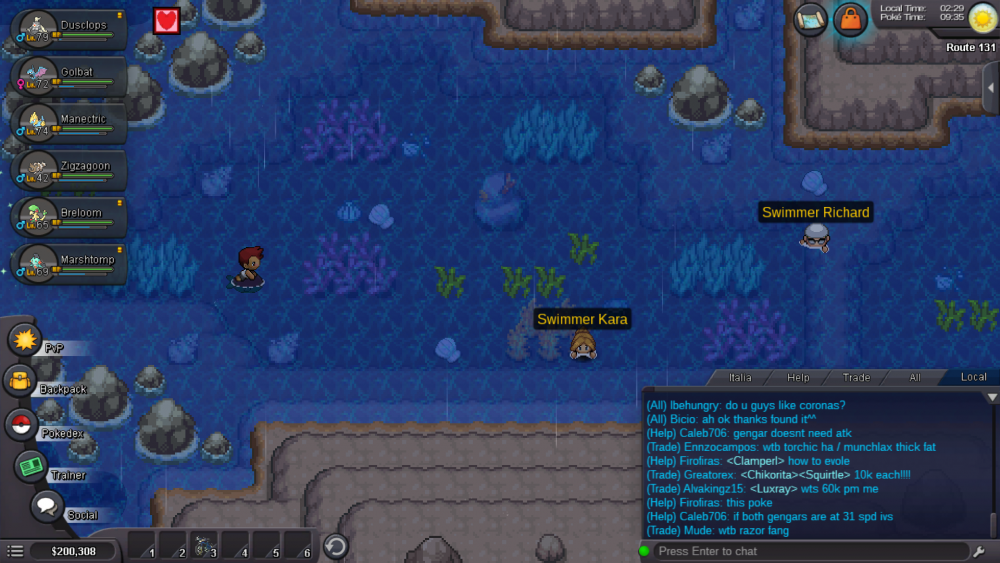Open chat settings with the wrench icon

tap(978, 551)
